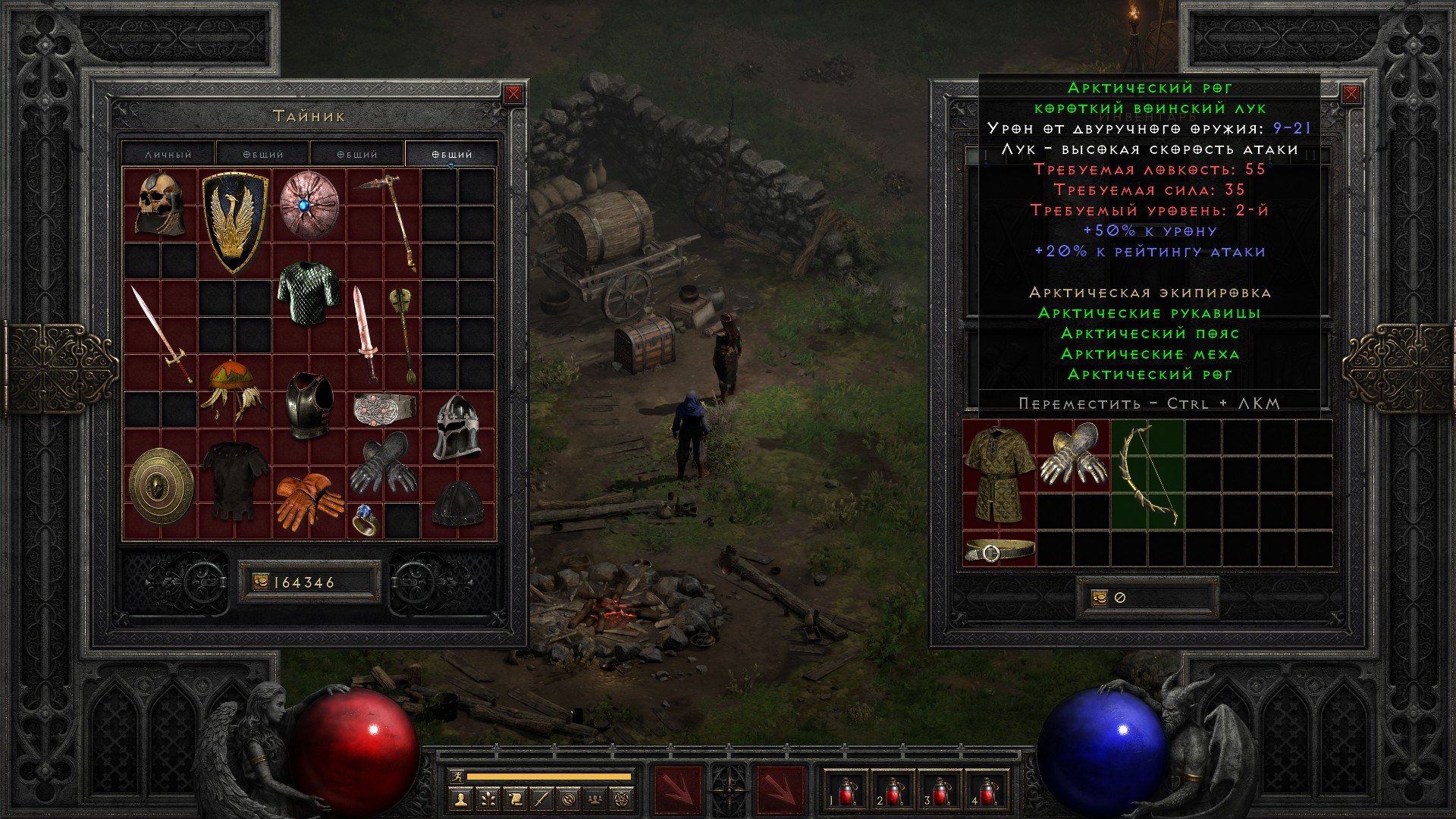Pick the blue shield with golden bird
Image resolution: width=1456 pixels, height=819 pixels.
(235, 221)
